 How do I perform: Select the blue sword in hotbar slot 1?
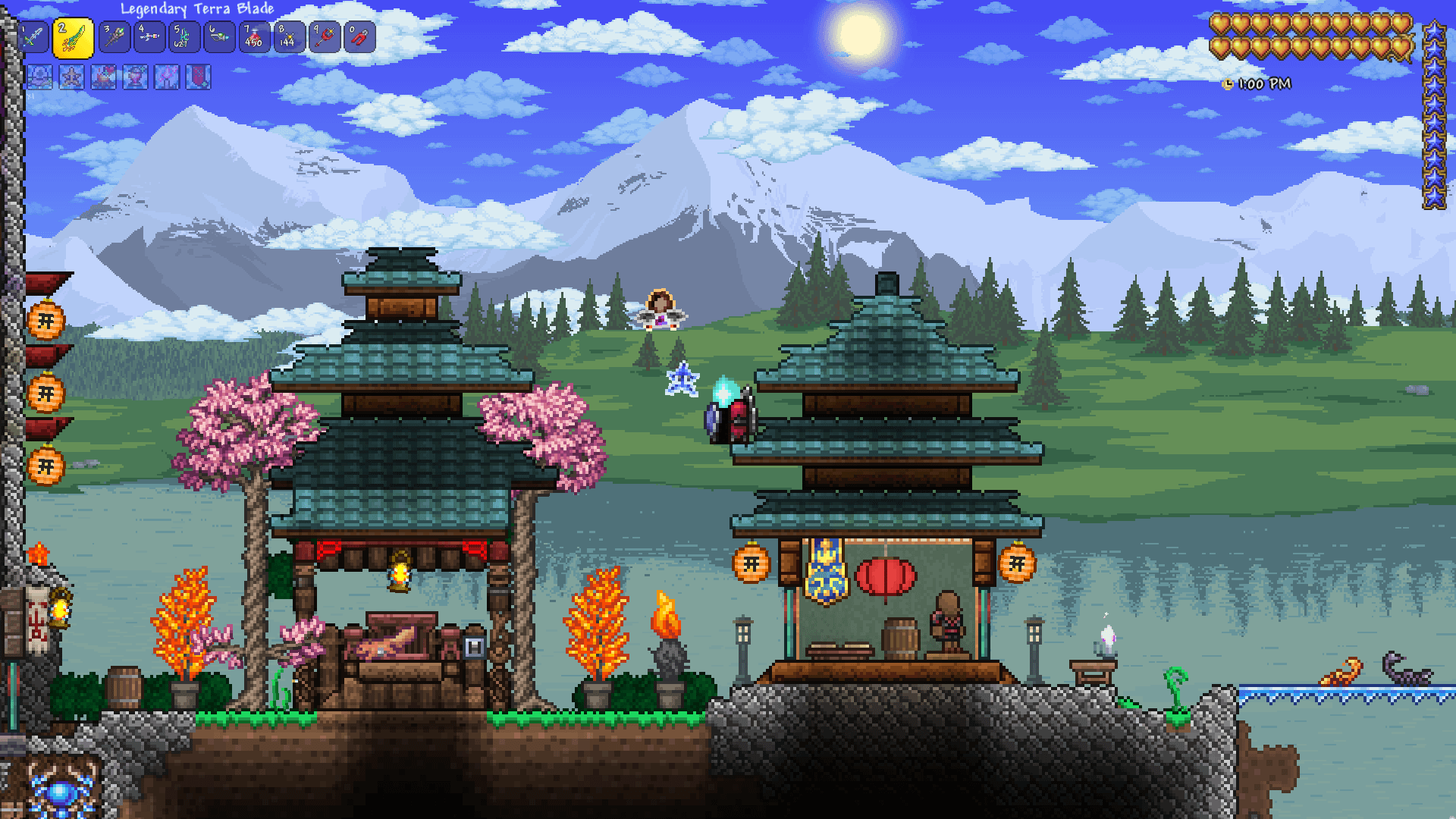coord(35,37)
